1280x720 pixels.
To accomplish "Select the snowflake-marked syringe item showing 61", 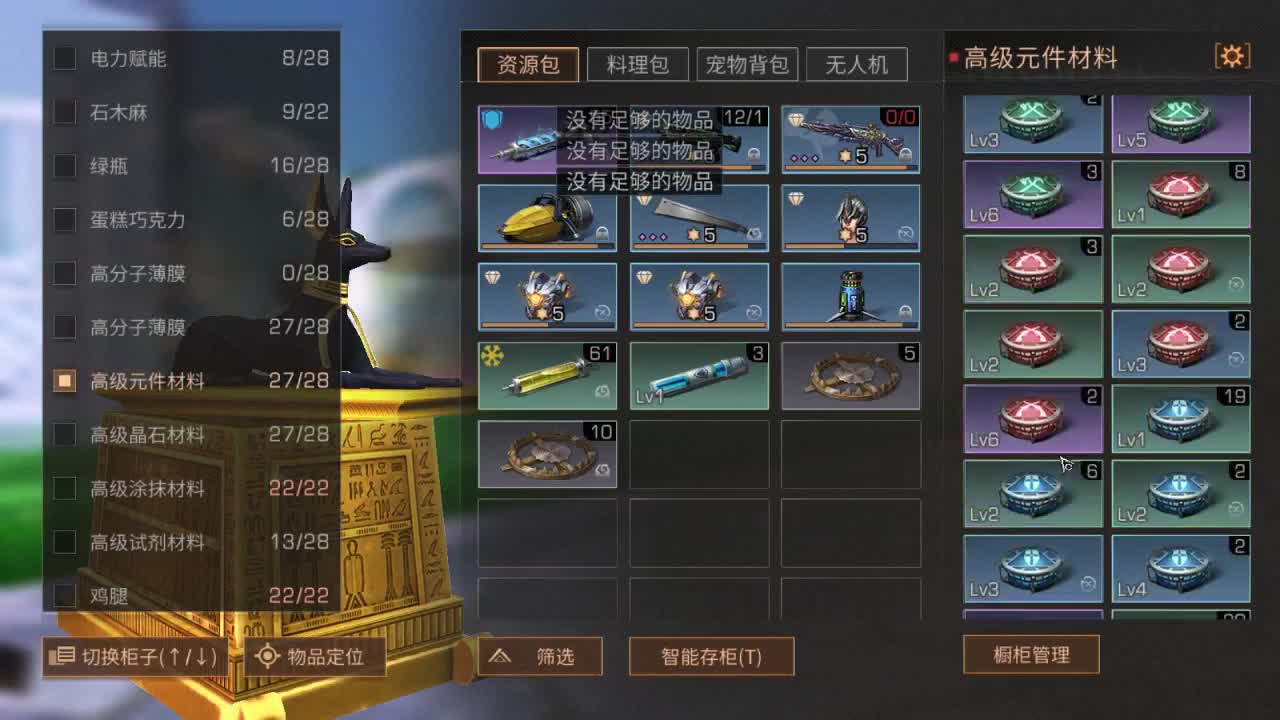I will pyautogui.click(x=548, y=375).
